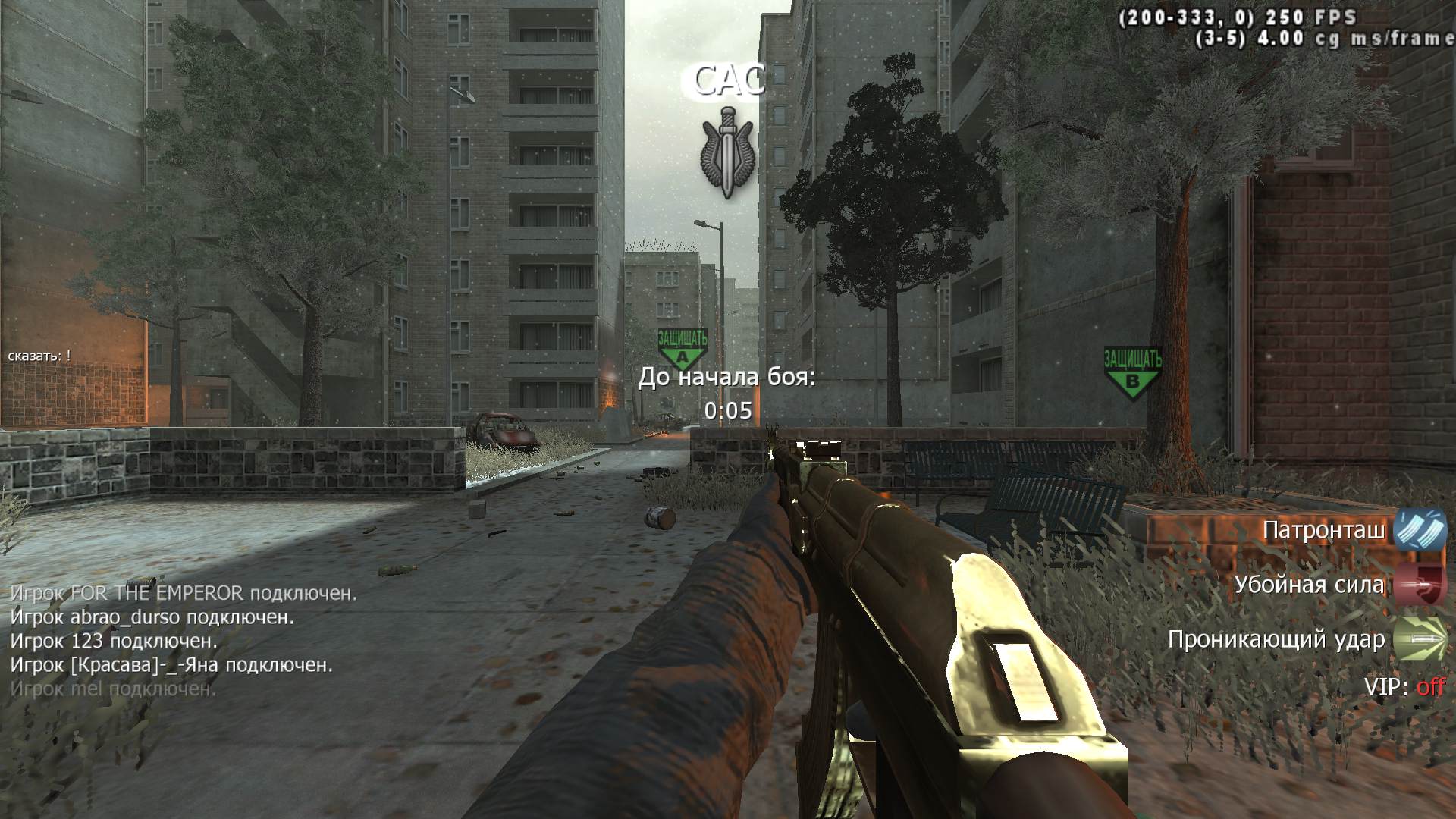
Task: Click the Защищать A objective marker
Action: (x=682, y=349)
